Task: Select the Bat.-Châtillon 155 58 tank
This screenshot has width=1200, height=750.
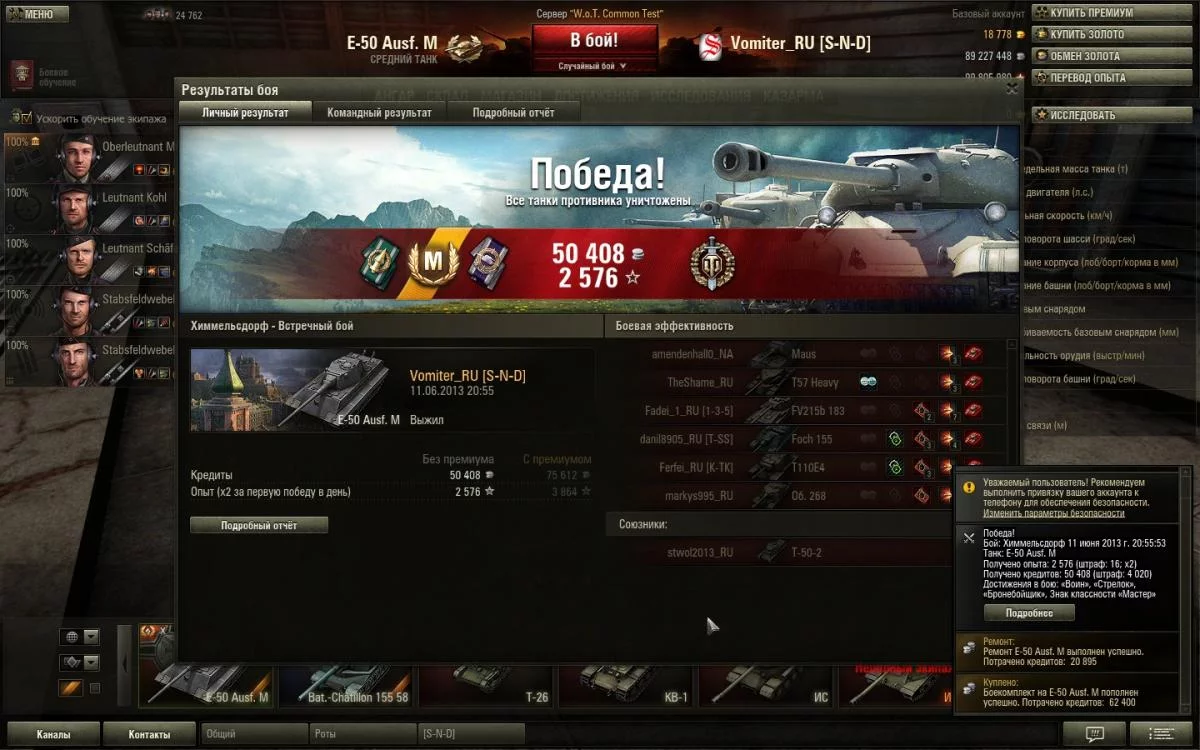Action: coord(347,685)
